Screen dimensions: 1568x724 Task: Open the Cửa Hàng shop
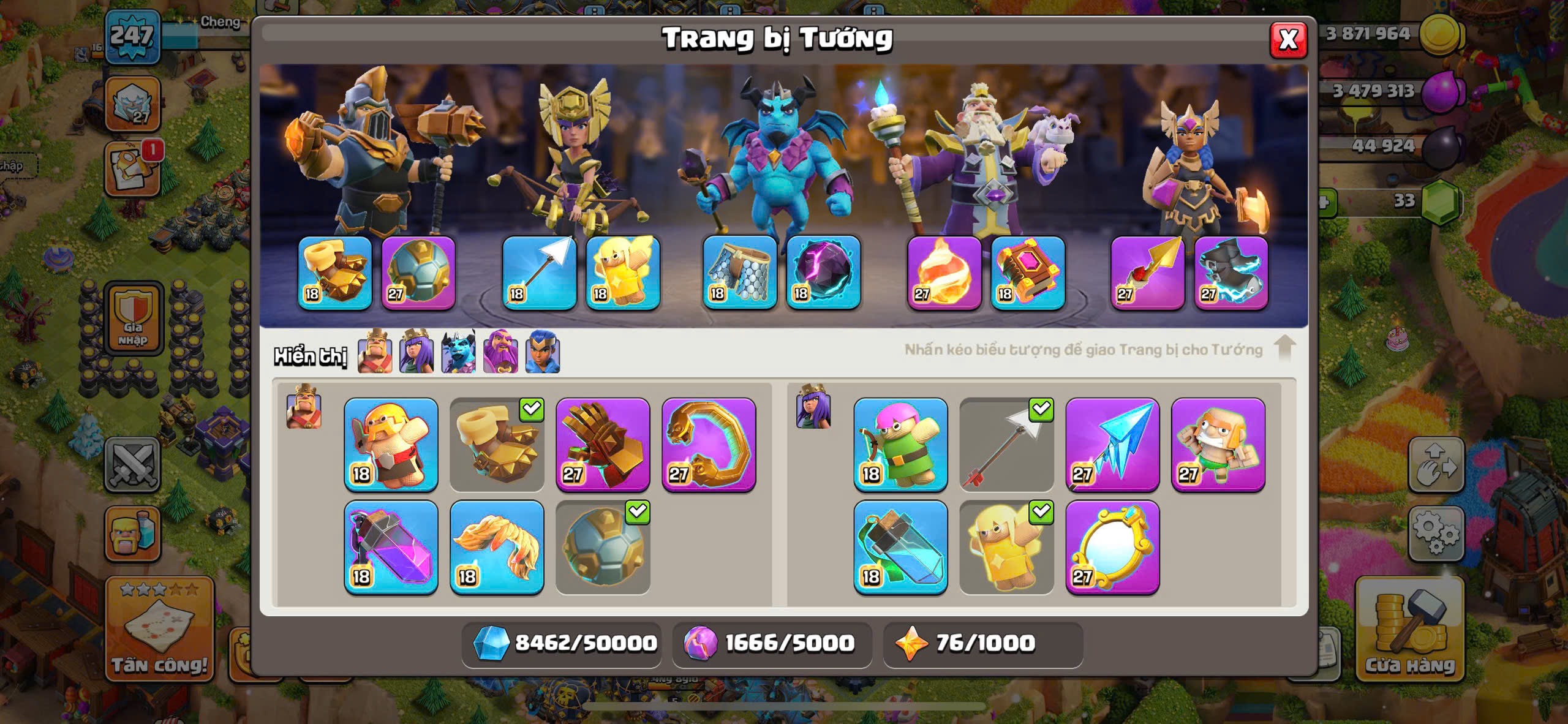[1409, 630]
